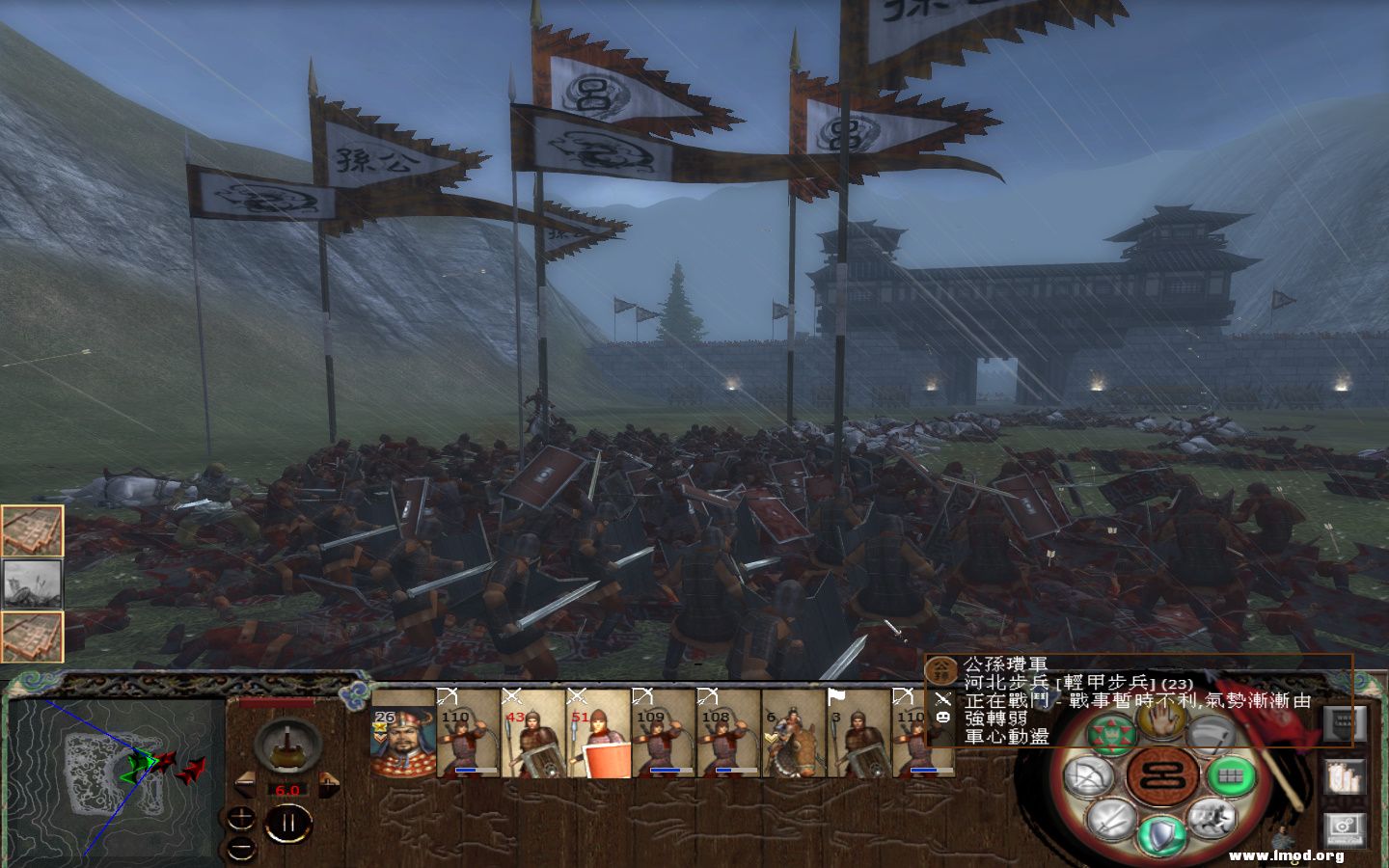Open the casualty list scroll icon

1346,777
